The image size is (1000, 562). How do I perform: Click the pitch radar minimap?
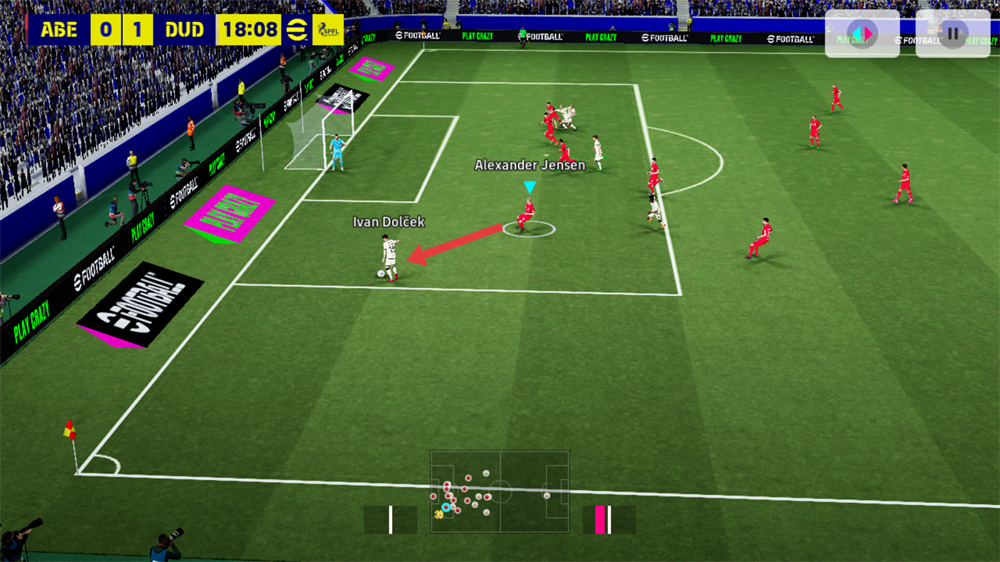tap(499, 492)
